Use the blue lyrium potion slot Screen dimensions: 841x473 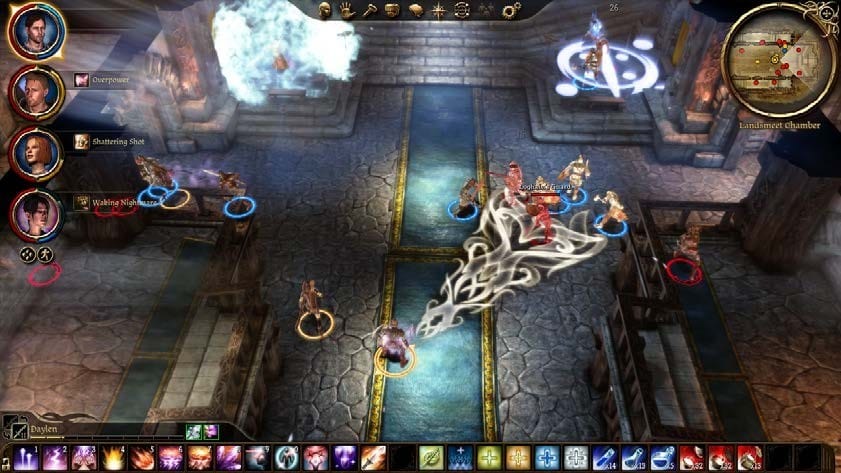click(605, 458)
